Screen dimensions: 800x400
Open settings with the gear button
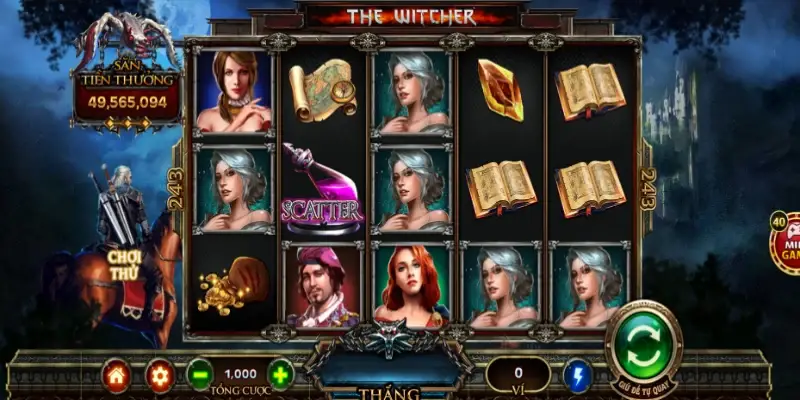[x=159, y=375]
